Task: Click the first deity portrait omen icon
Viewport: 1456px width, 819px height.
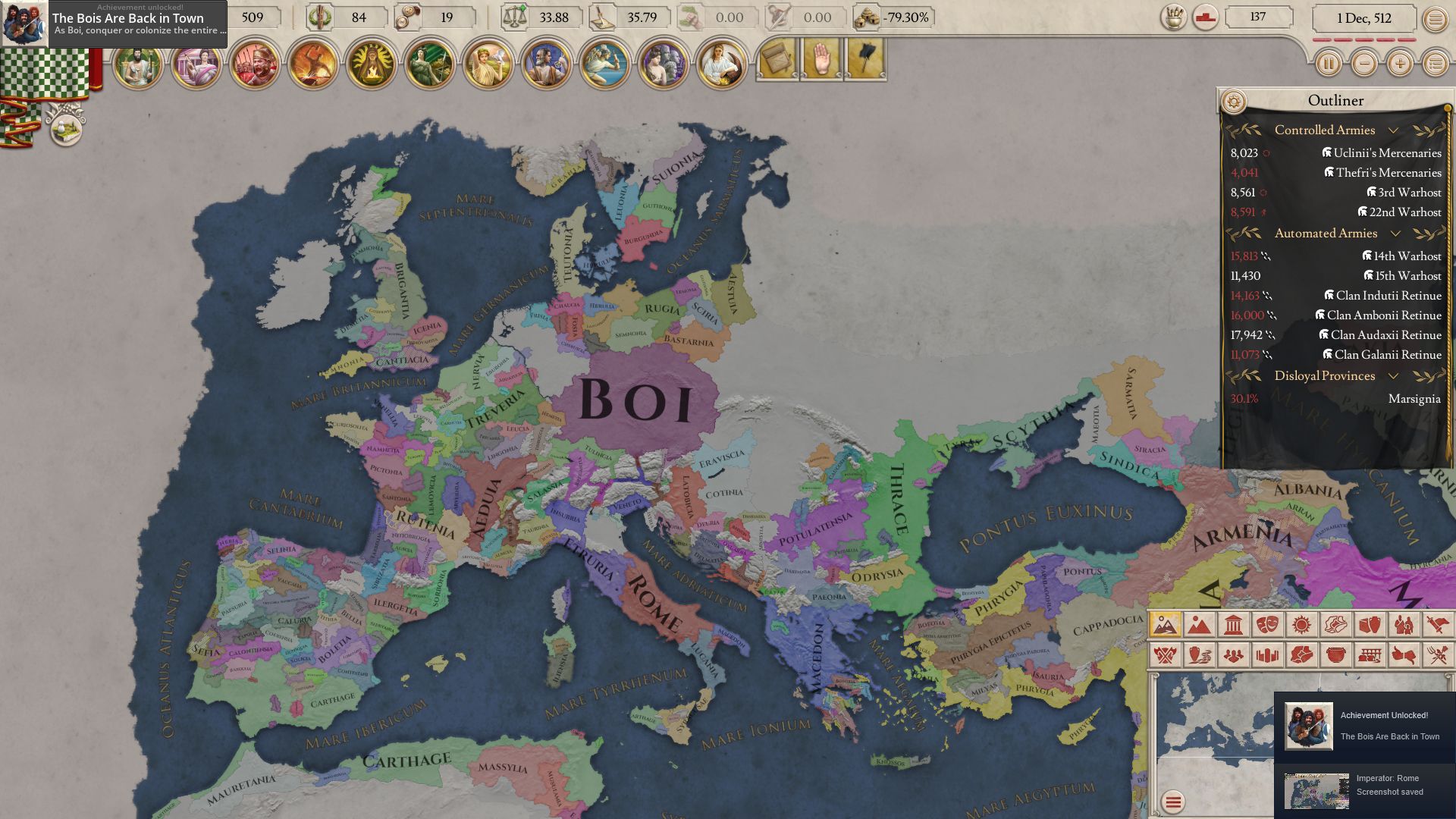Action: pos(137,67)
